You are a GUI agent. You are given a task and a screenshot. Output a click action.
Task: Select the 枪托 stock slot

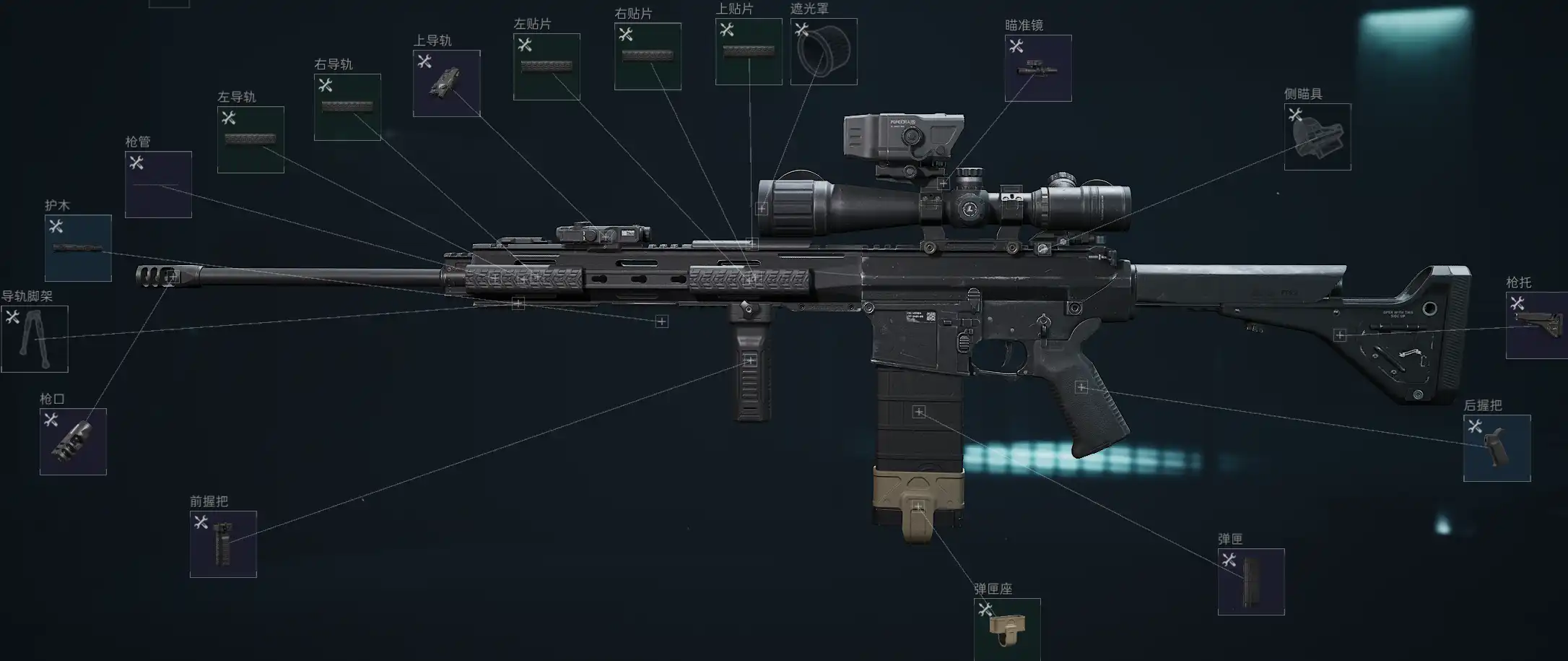tap(1538, 325)
